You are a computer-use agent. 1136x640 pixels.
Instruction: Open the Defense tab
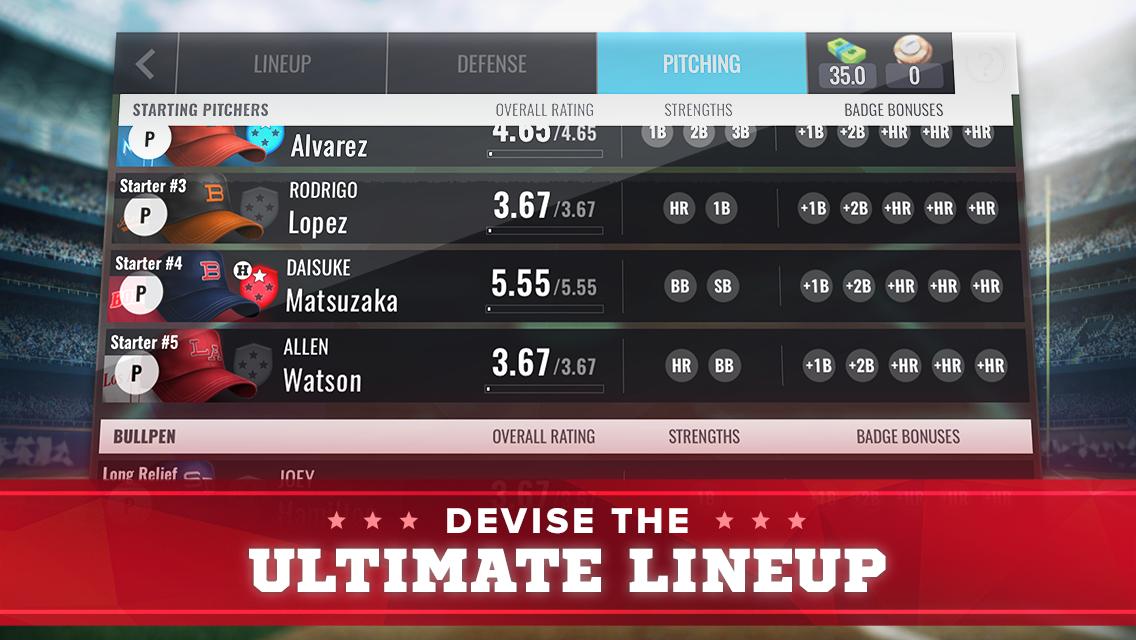click(x=491, y=64)
